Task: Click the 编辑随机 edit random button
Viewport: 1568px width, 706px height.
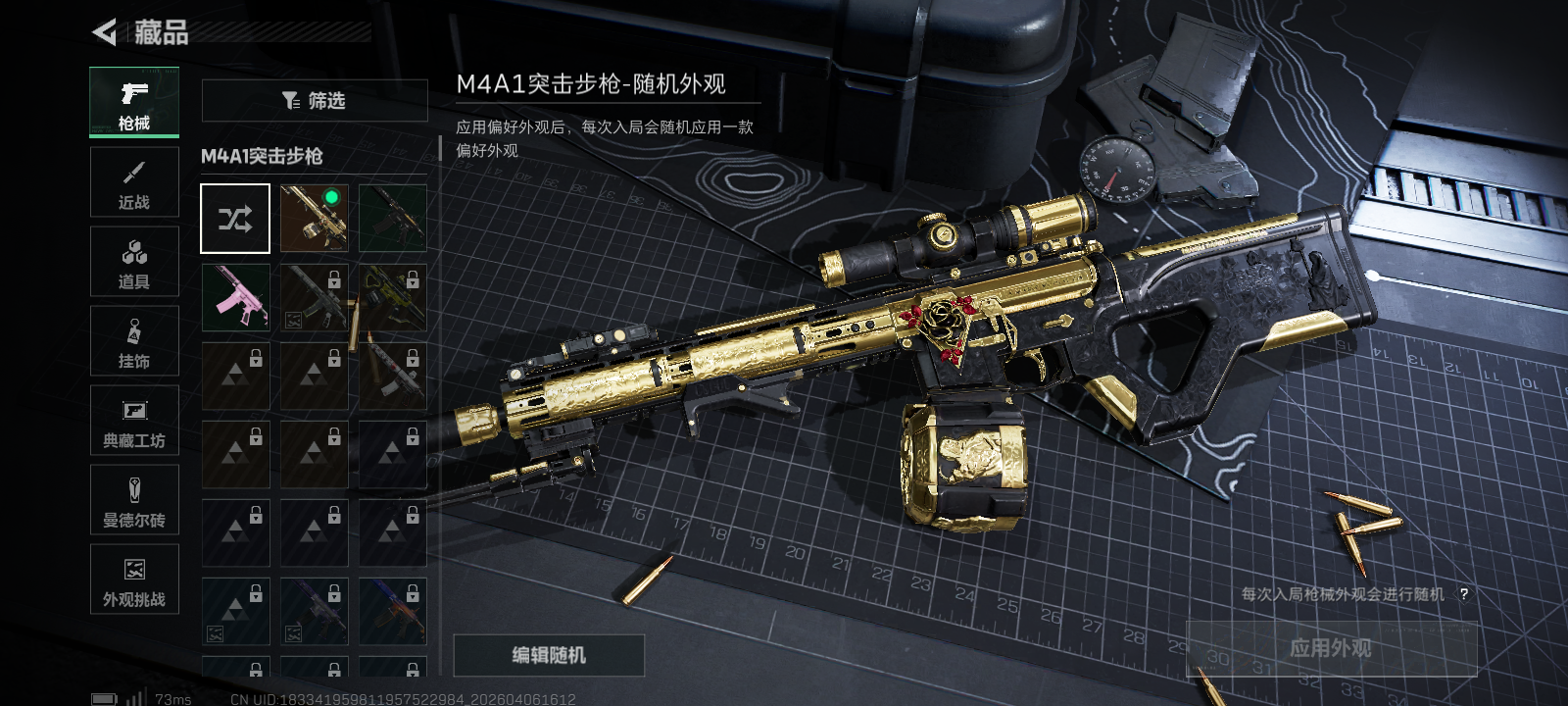Action: [x=549, y=655]
